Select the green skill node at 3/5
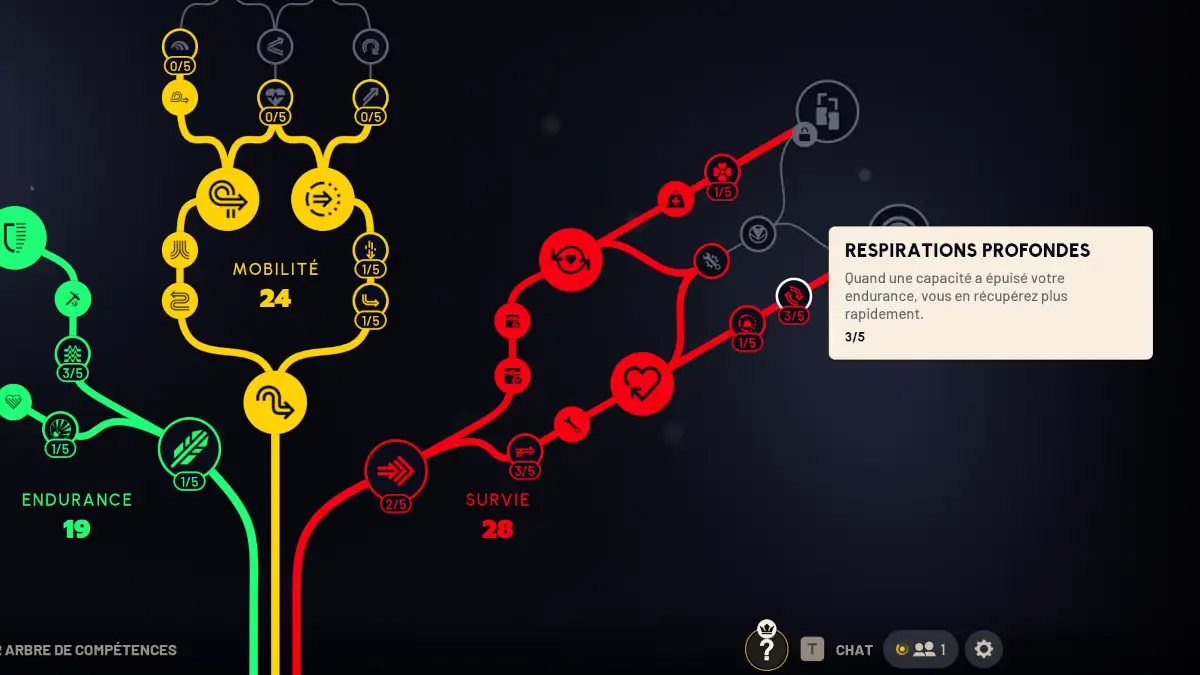This screenshot has width=1200, height=675. point(73,353)
